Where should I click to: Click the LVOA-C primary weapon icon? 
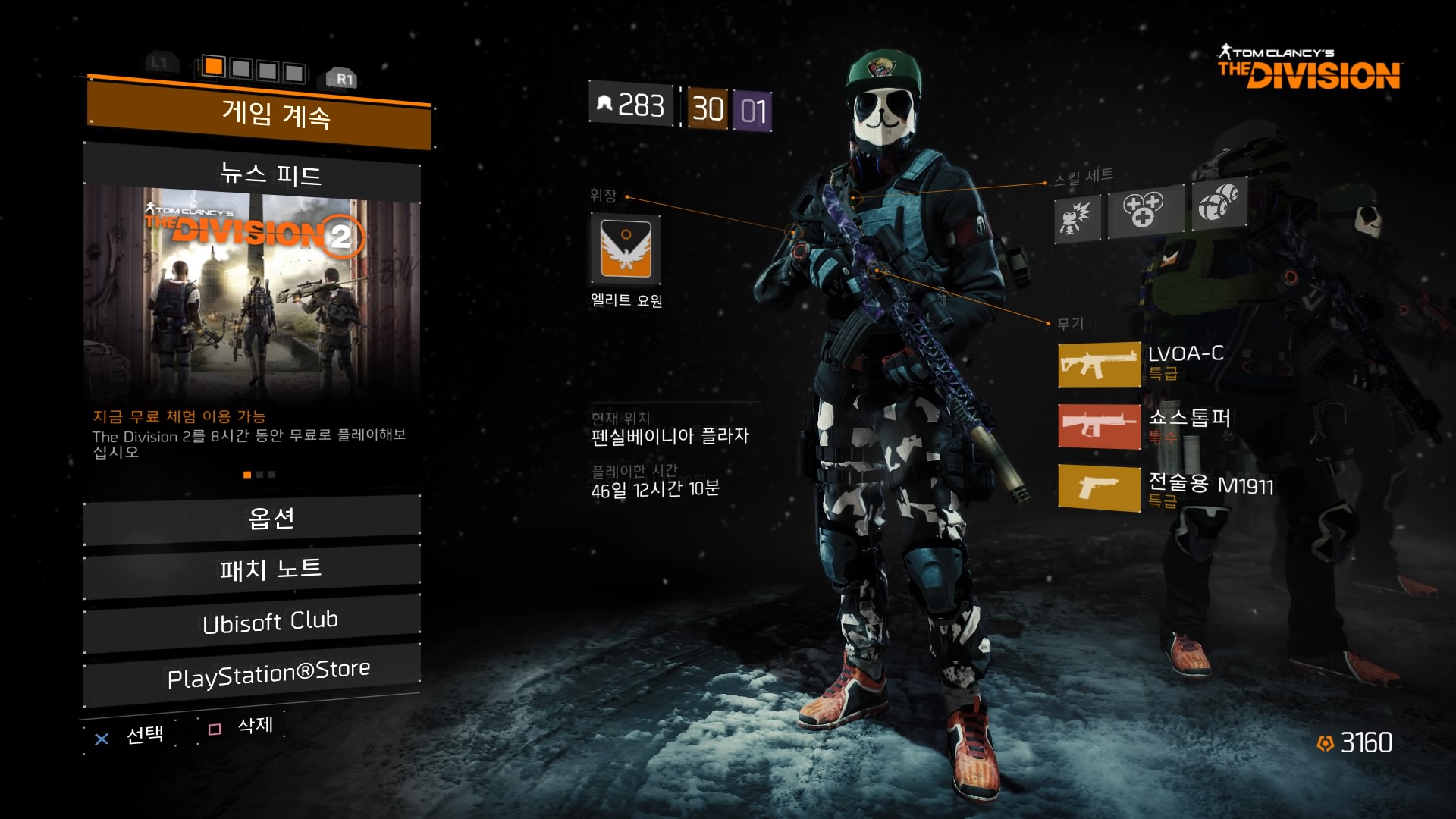pyautogui.click(x=1099, y=365)
